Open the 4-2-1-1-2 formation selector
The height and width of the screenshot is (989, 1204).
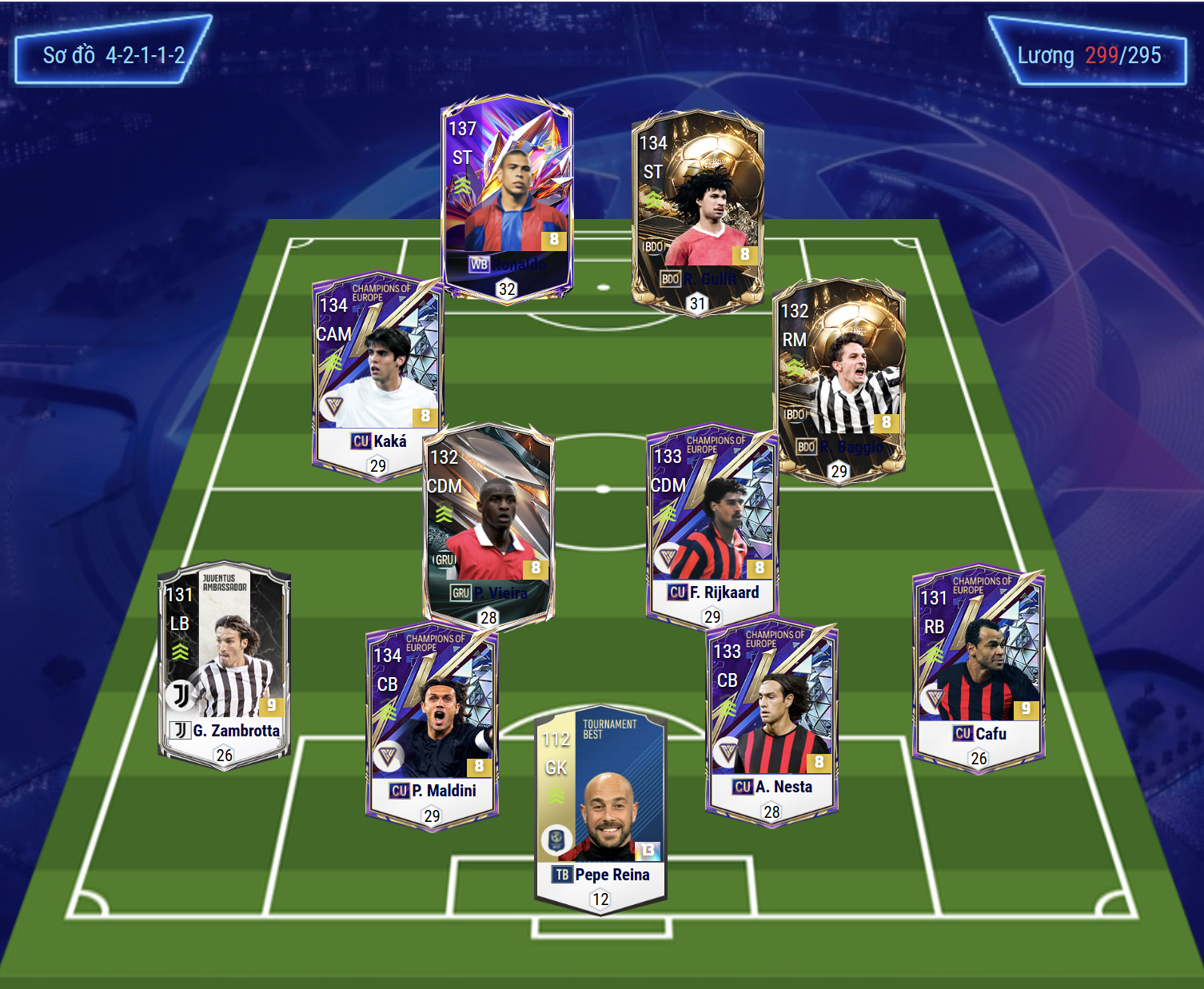(x=113, y=55)
